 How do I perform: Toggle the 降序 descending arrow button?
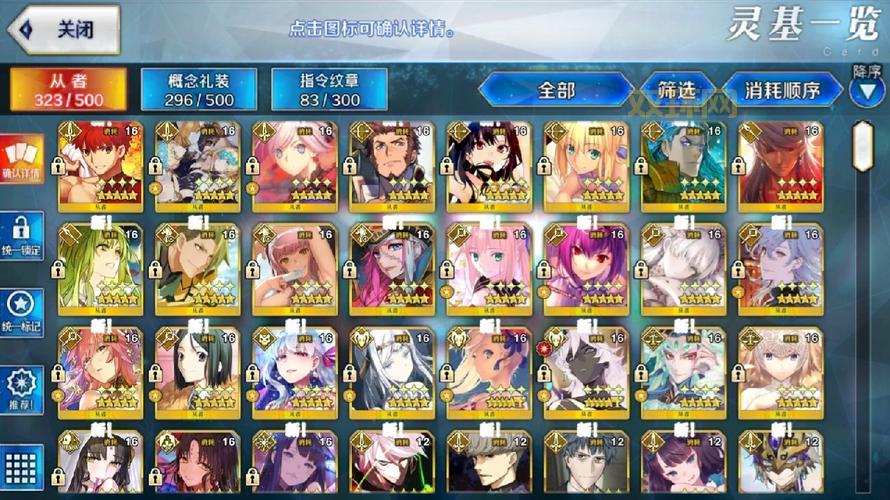(866, 91)
